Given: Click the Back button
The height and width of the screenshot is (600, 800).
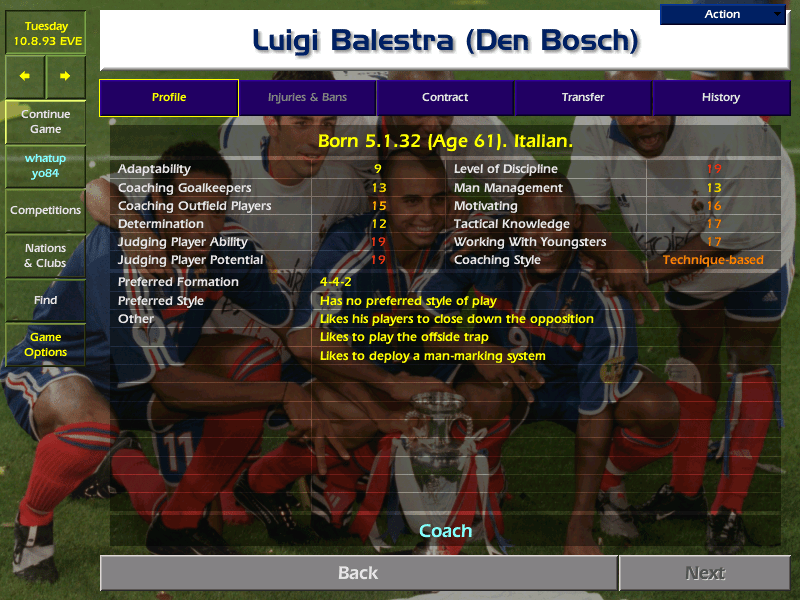Looking at the screenshot, I should [x=358, y=573].
